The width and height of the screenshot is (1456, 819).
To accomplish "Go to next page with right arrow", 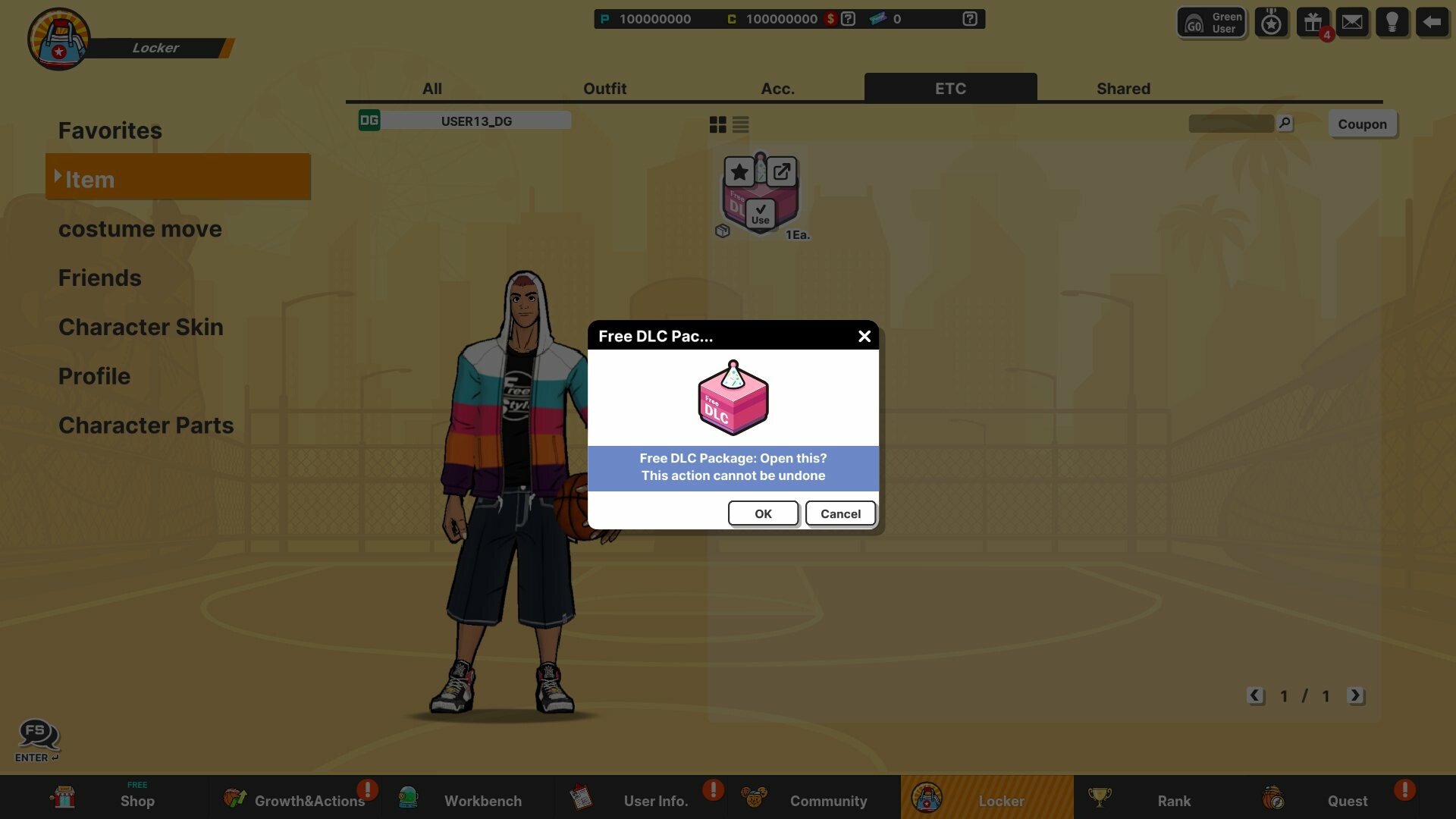I will 1357,695.
